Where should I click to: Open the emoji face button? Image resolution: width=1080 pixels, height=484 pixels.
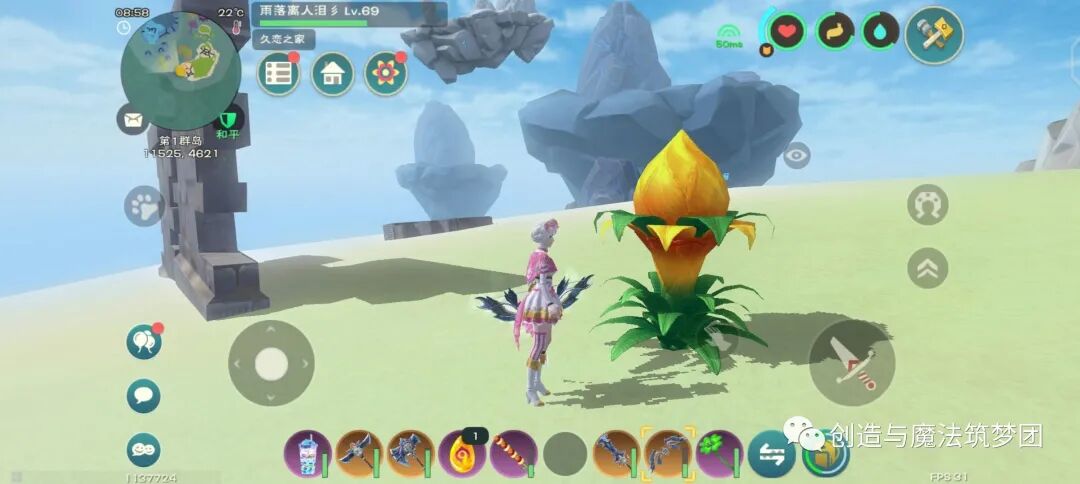point(144,450)
